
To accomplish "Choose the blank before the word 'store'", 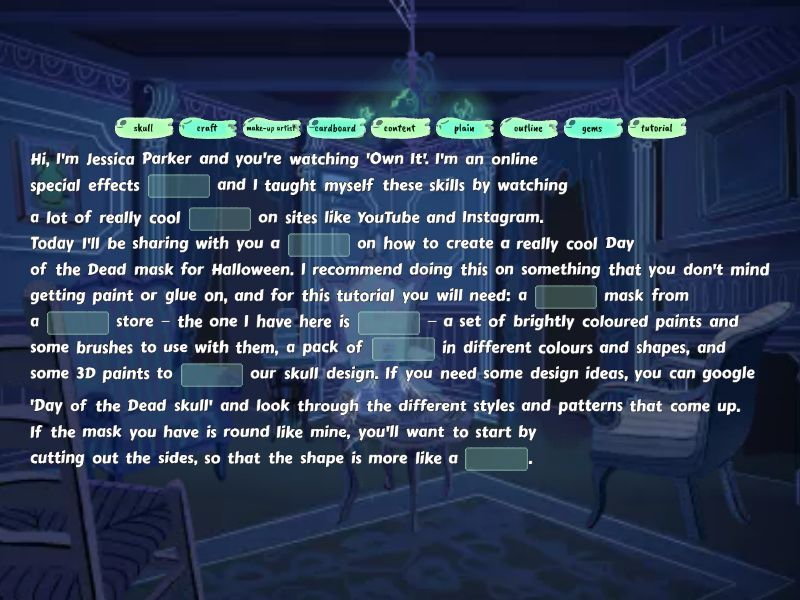I will coord(78,323).
